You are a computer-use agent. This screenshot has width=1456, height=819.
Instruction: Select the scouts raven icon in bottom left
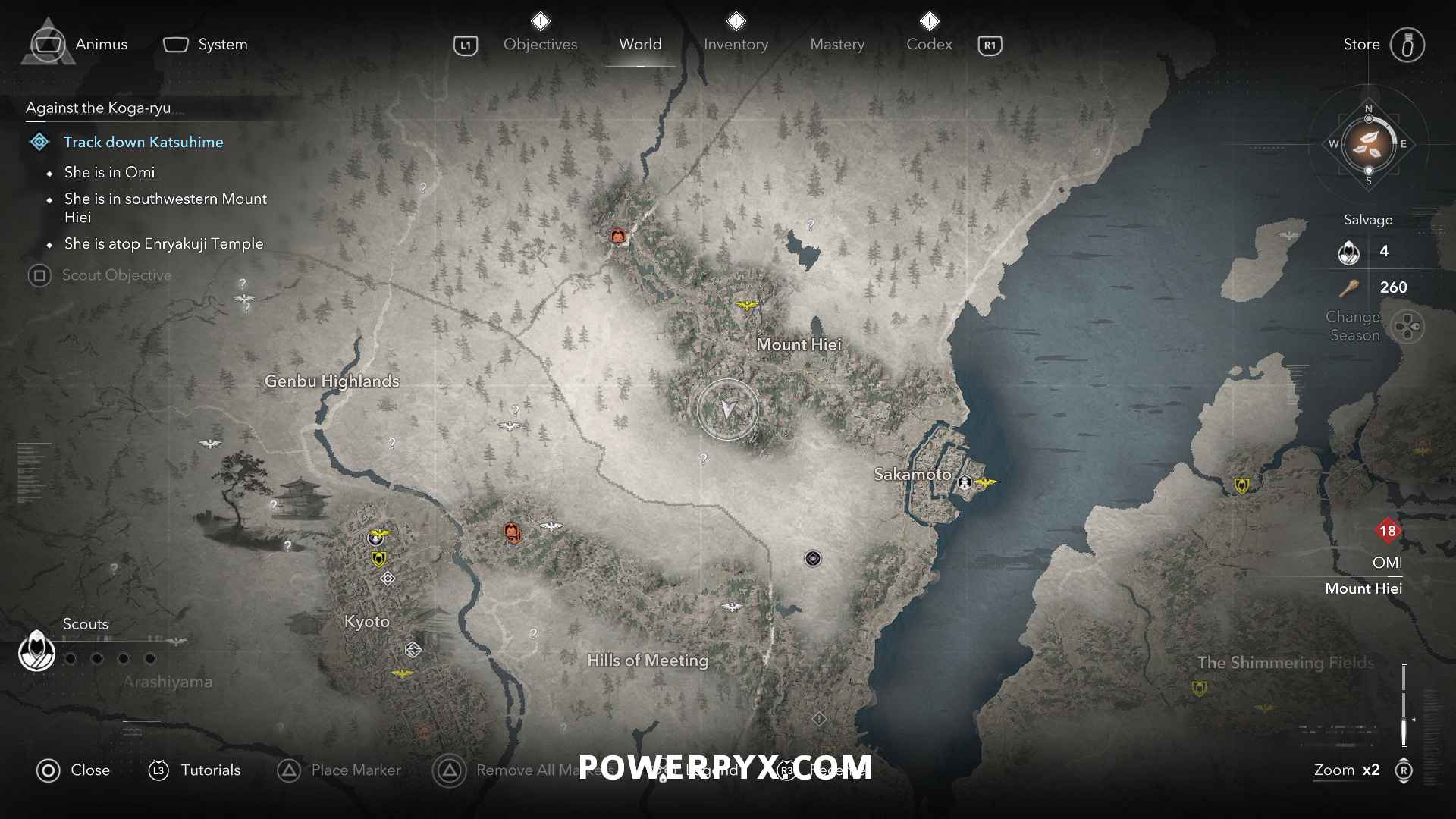pyautogui.click(x=36, y=651)
